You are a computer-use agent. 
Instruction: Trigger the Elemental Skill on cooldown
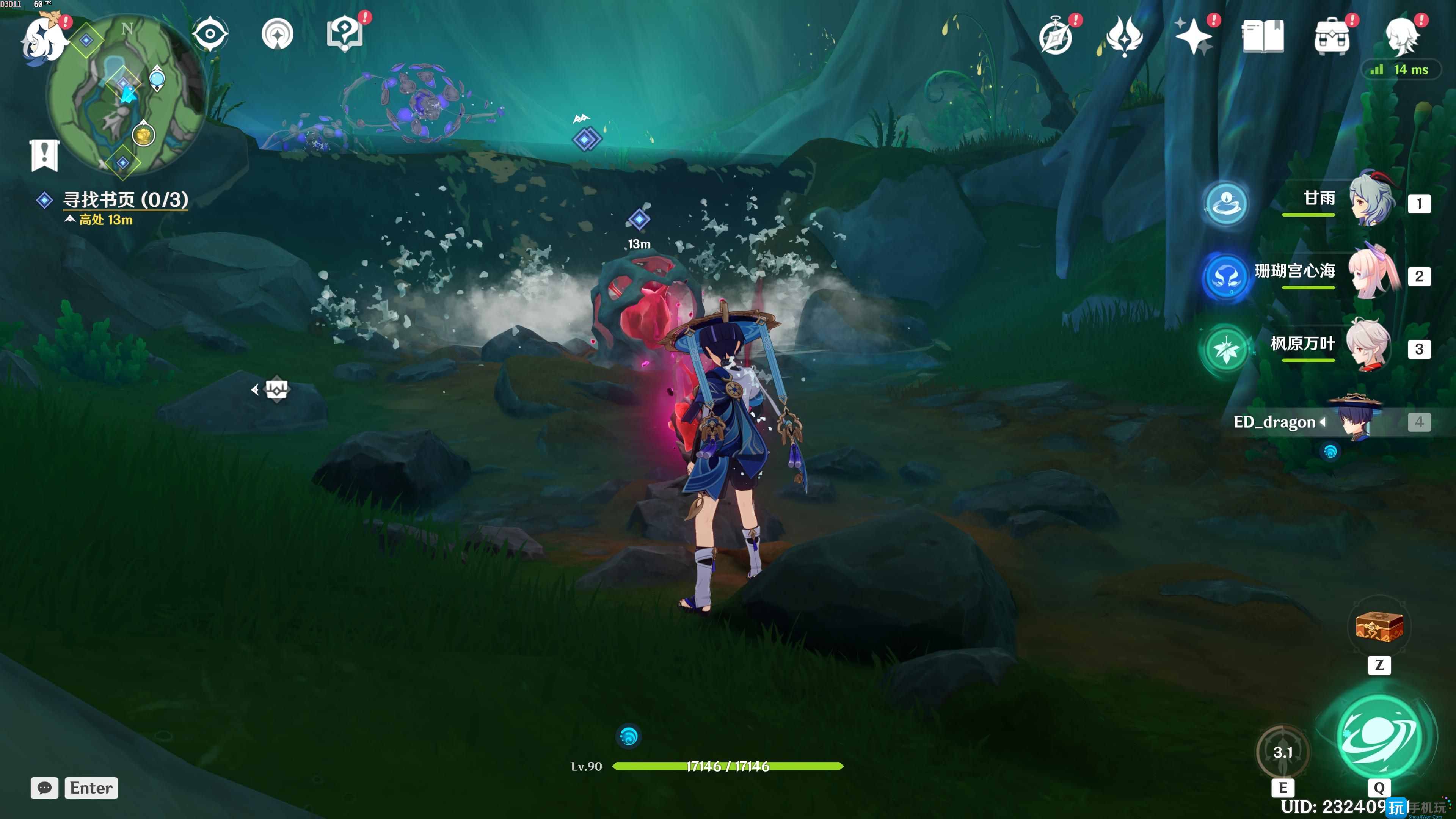click(x=1282, y=752)
